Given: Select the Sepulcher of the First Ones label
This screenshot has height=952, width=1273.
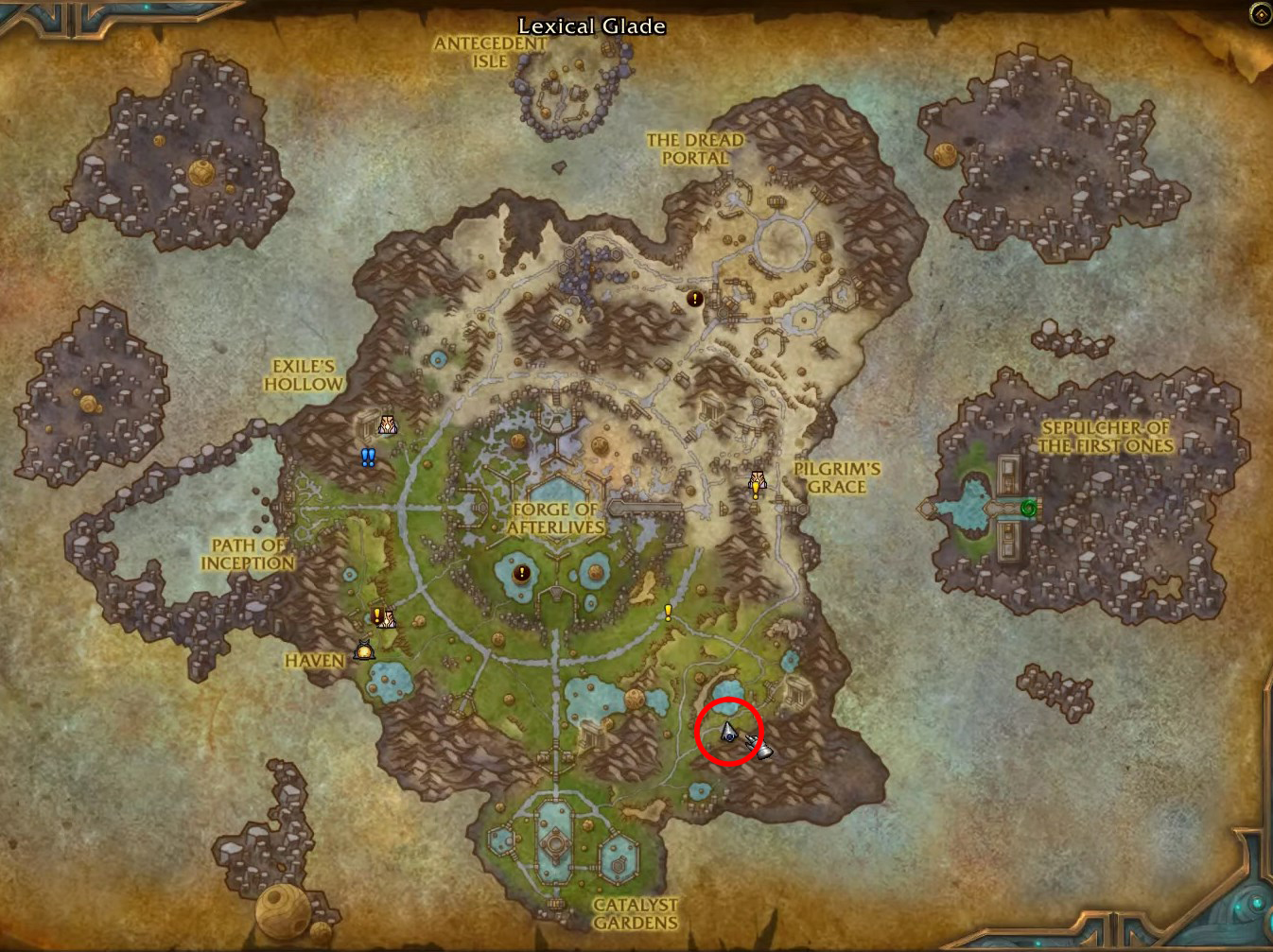Looking at the screenshot, I should click(1105, 437).
